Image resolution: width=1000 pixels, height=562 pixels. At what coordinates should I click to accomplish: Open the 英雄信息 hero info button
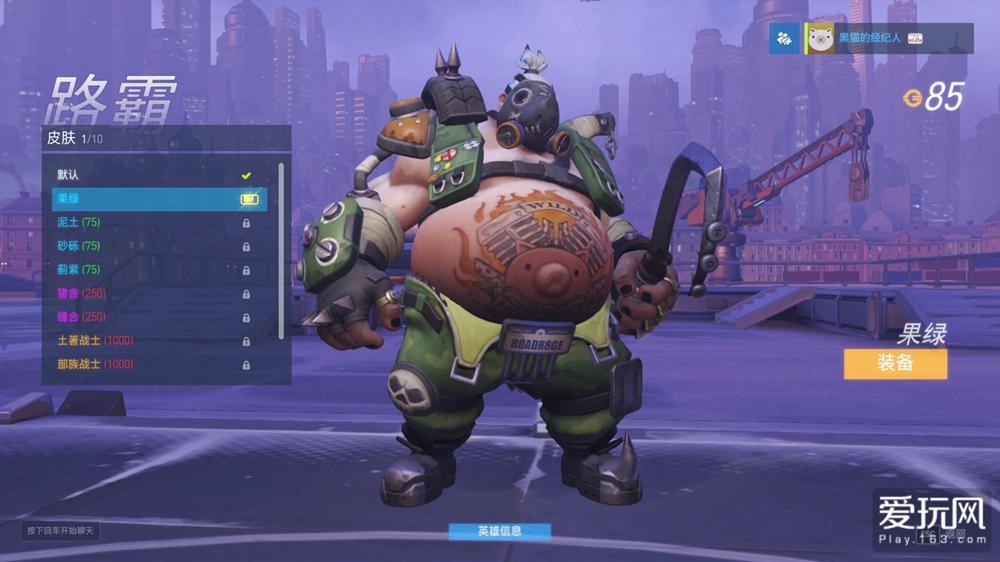499,531
